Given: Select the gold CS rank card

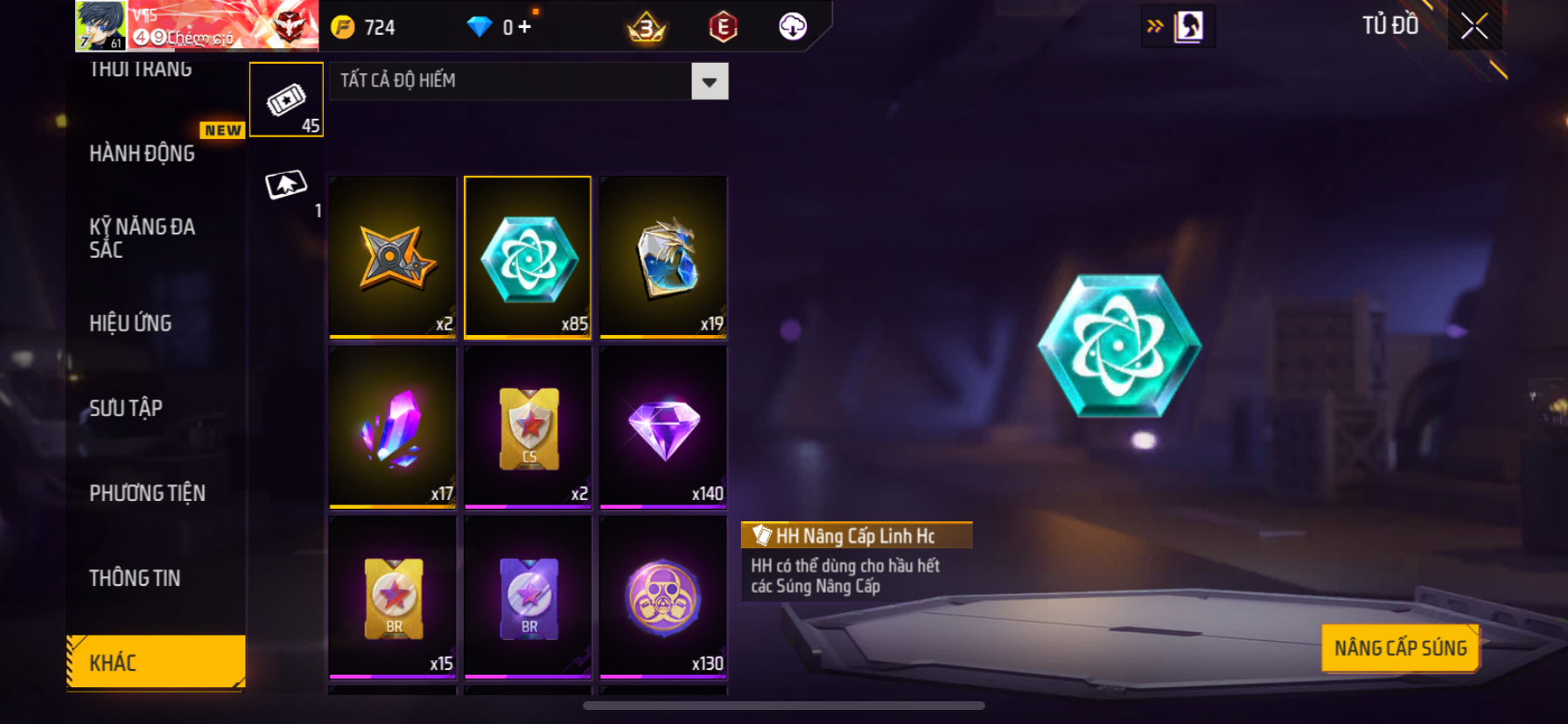Looking at the screenshot, I should [x=528, y=427].
